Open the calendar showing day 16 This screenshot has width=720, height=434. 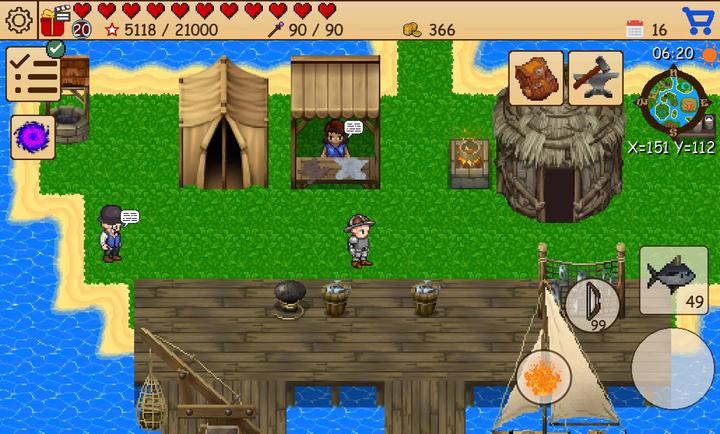[635, 29]
